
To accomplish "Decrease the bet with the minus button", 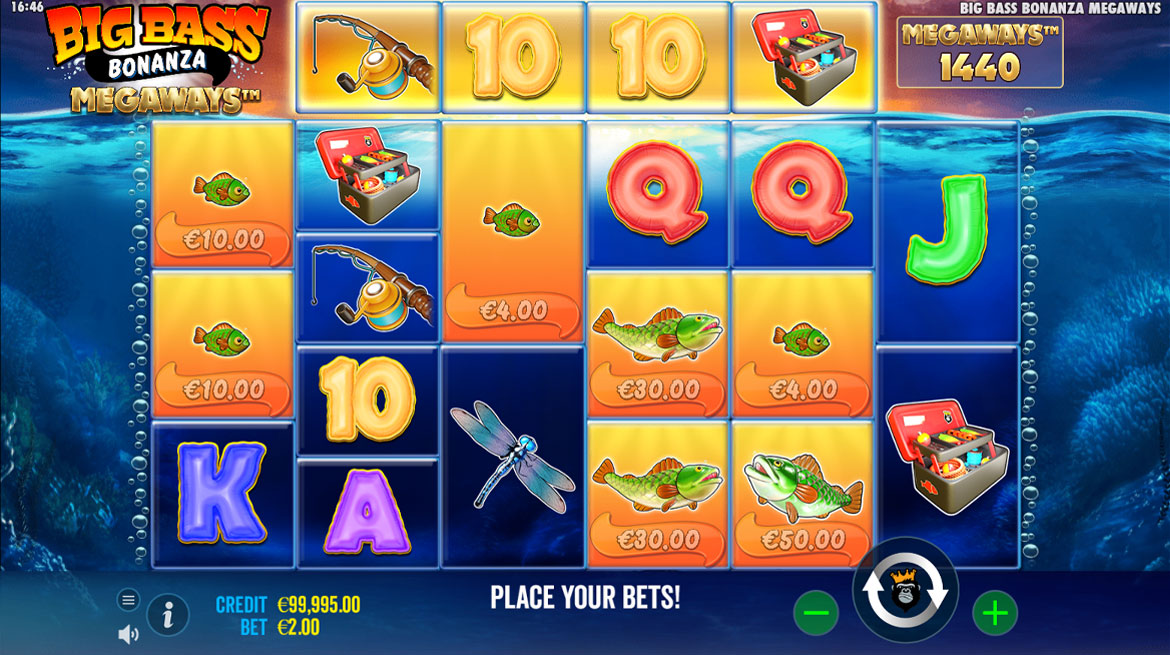I will 816,613.
